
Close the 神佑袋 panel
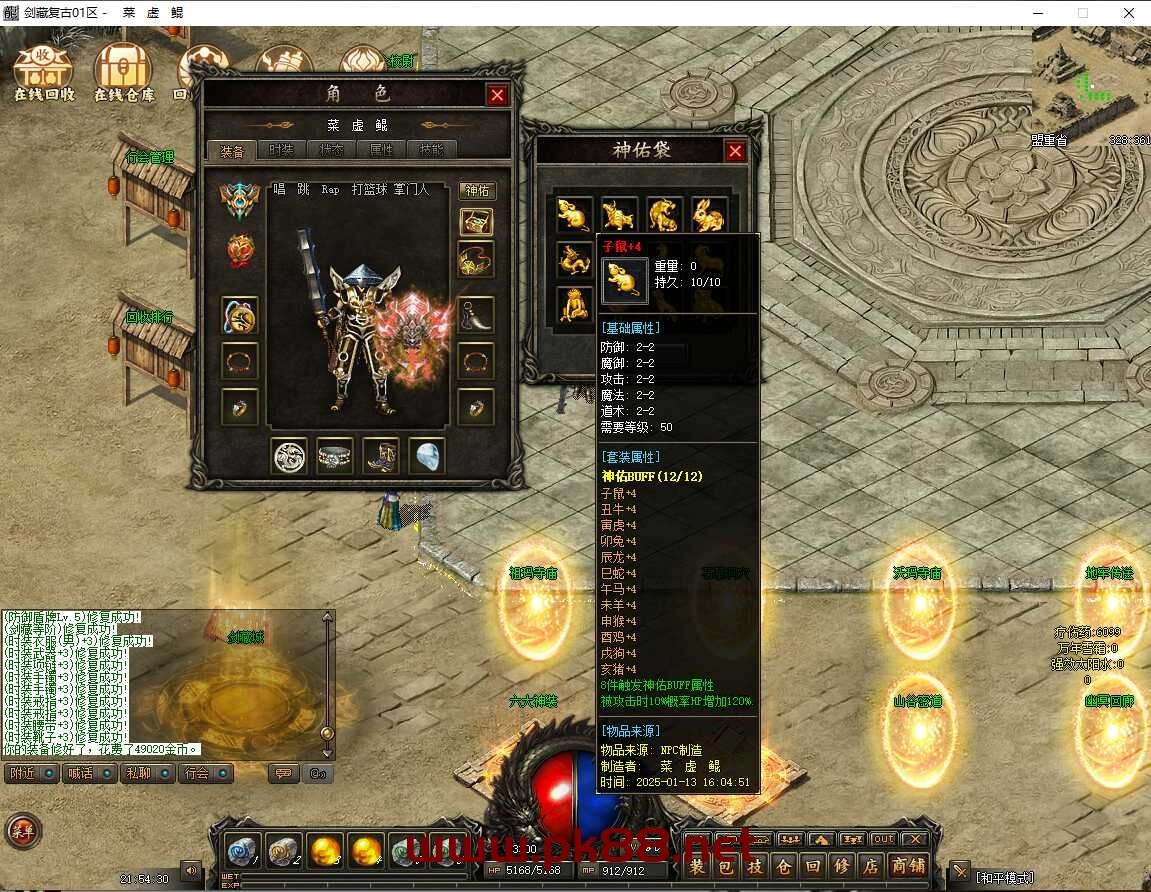[x=735, y=151]
